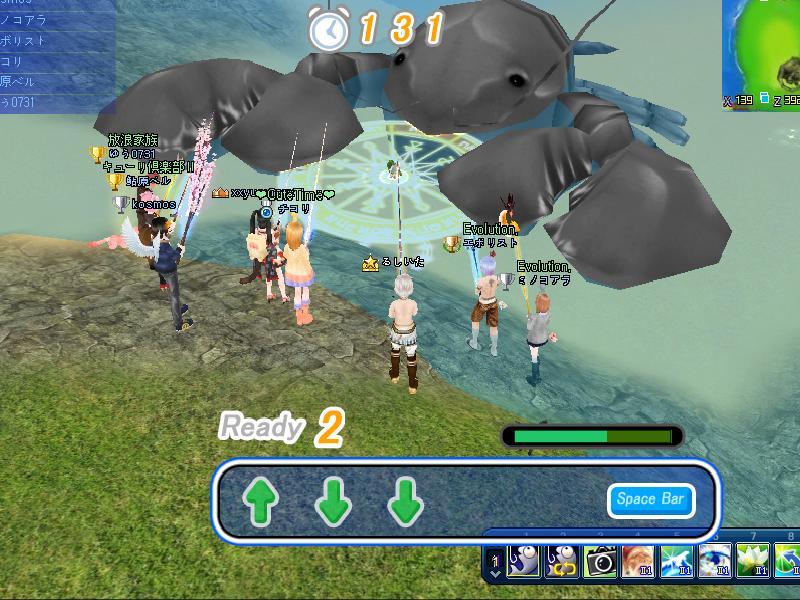
Task: Click the first green up arrow
Action: [260, 502]
